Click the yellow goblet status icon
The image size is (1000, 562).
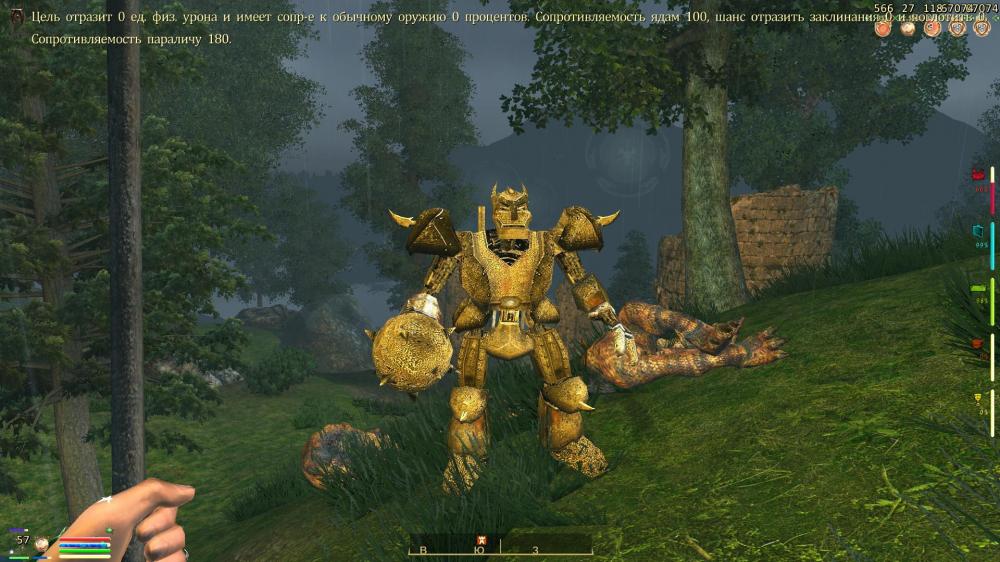click(x=979, y=399)
